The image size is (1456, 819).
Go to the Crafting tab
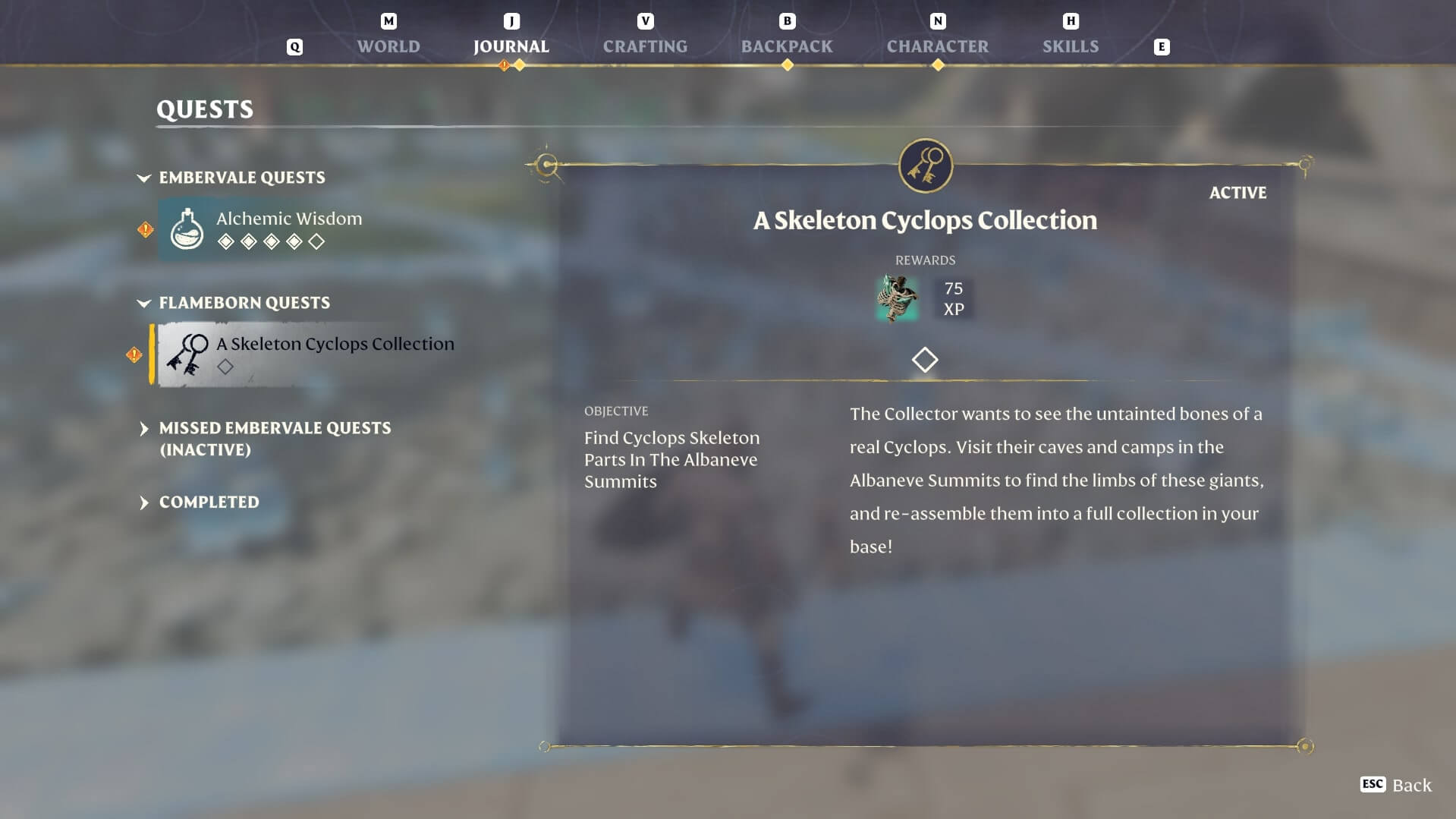coord(645,46)
